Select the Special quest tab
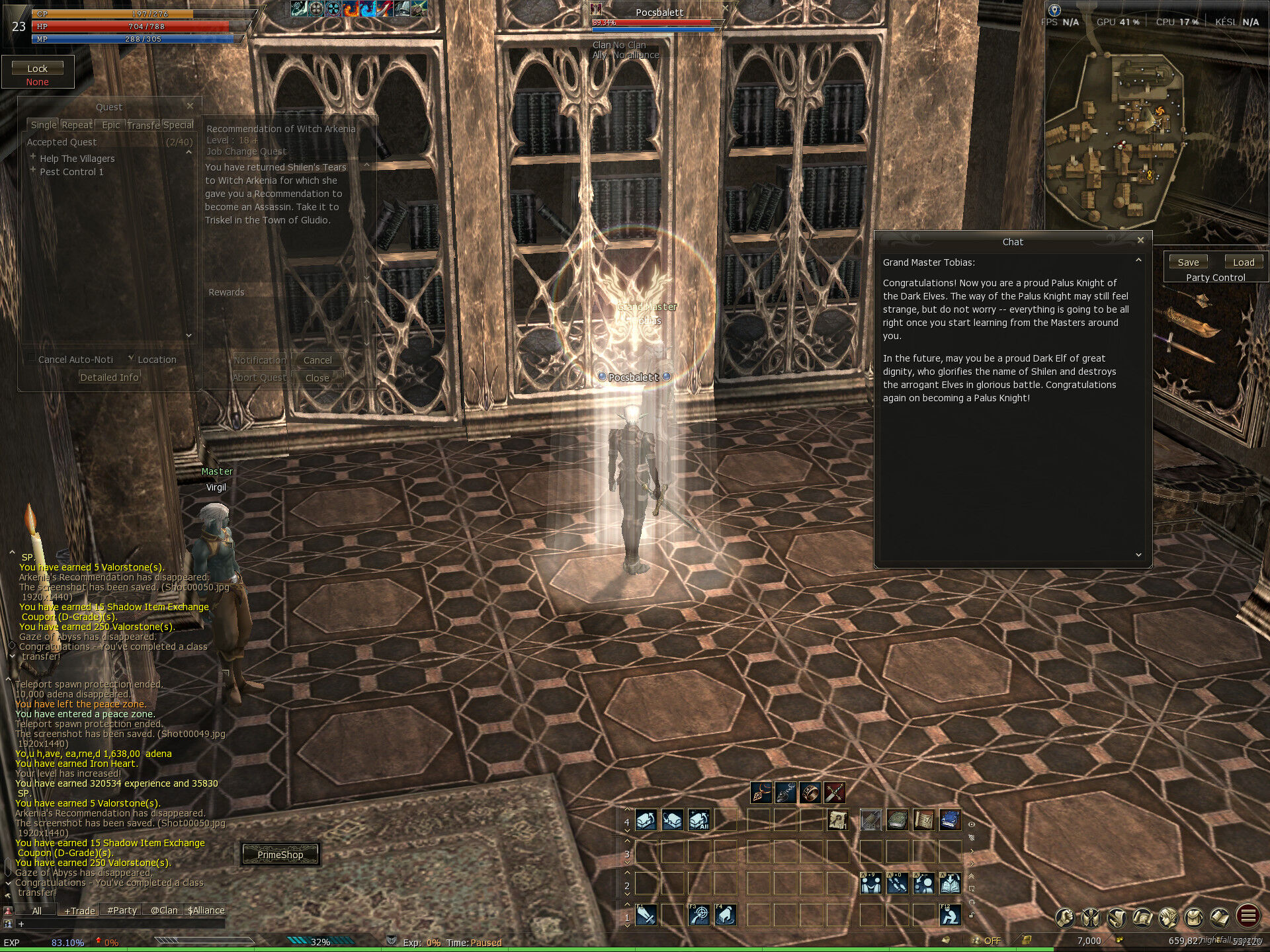Screen dimensions: 1270x952 pyautogui.click(x=178, y=125)
